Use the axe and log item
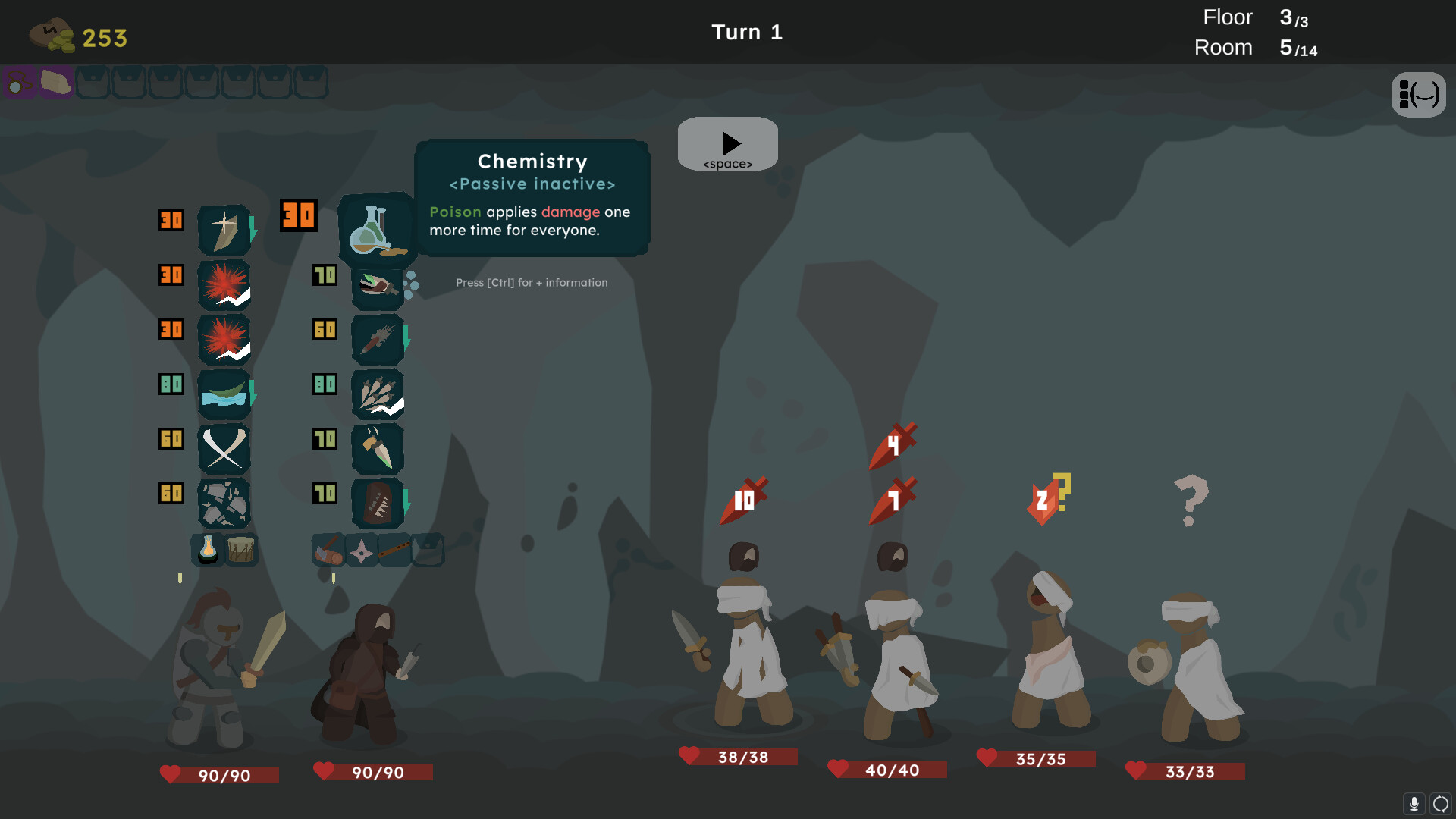The width and height of the screenshot is (1456, 819). point(328,551)
